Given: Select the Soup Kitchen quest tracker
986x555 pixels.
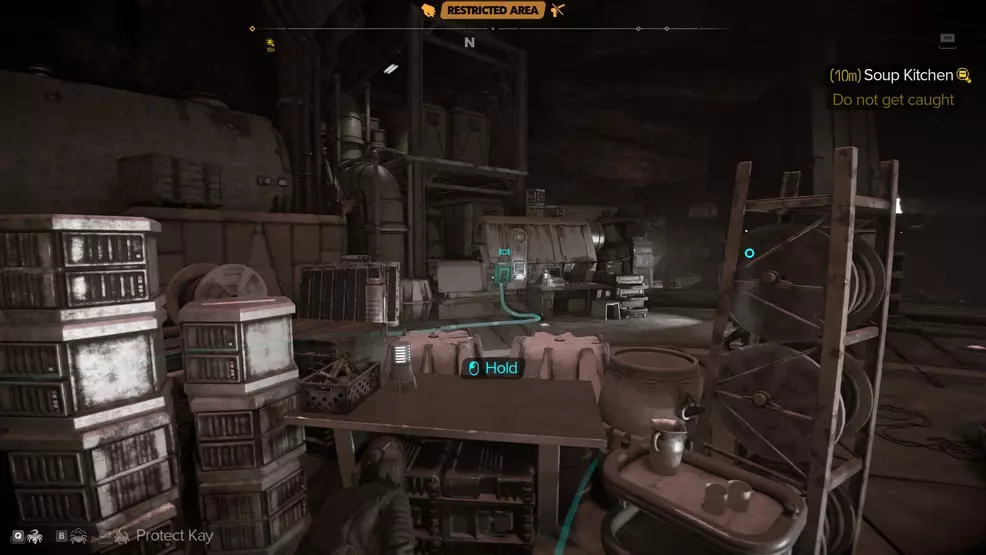Looking at the screenshot, I should (901, 75).
